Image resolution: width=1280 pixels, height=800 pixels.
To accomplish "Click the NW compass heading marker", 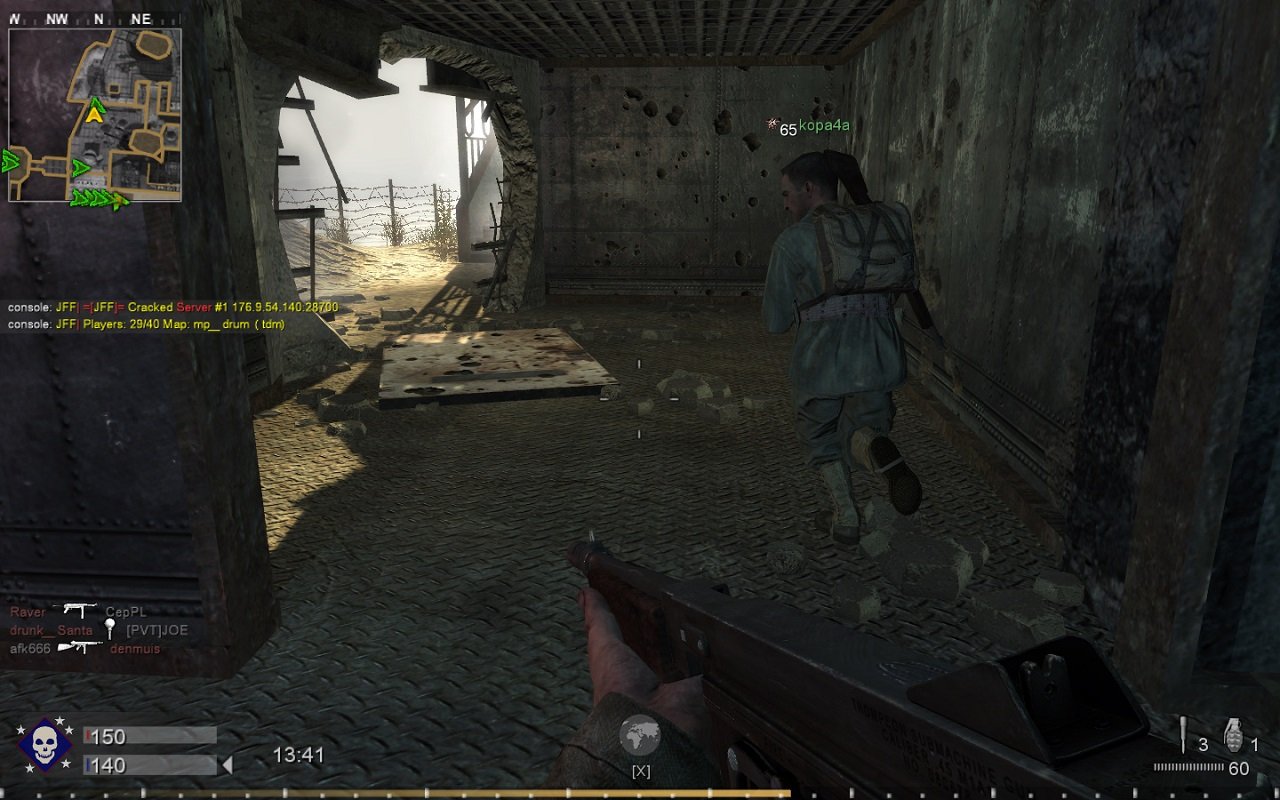I will pyautogui.click(x=57, y=17).
